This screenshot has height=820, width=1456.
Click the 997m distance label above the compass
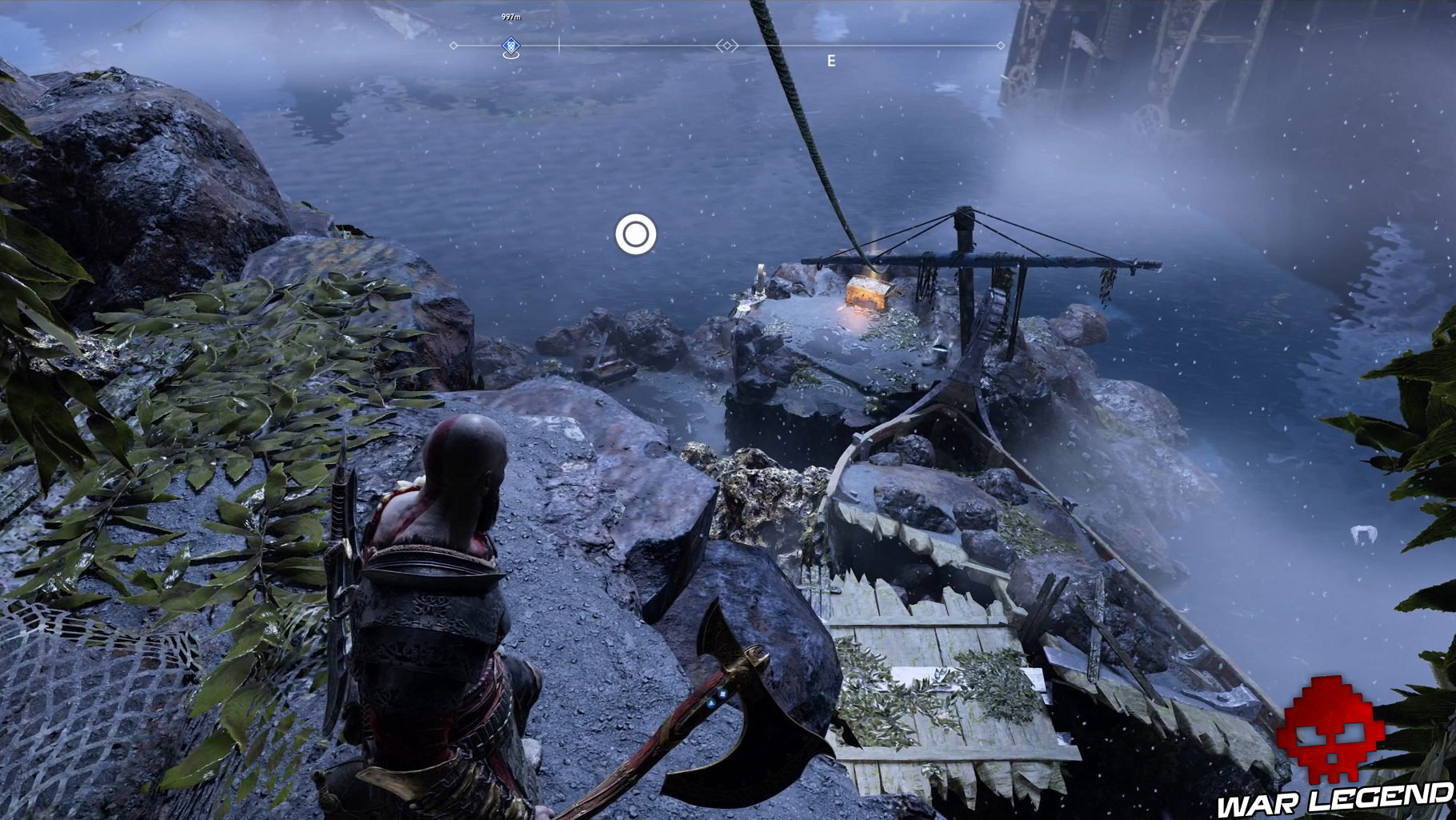coord(510,14)
